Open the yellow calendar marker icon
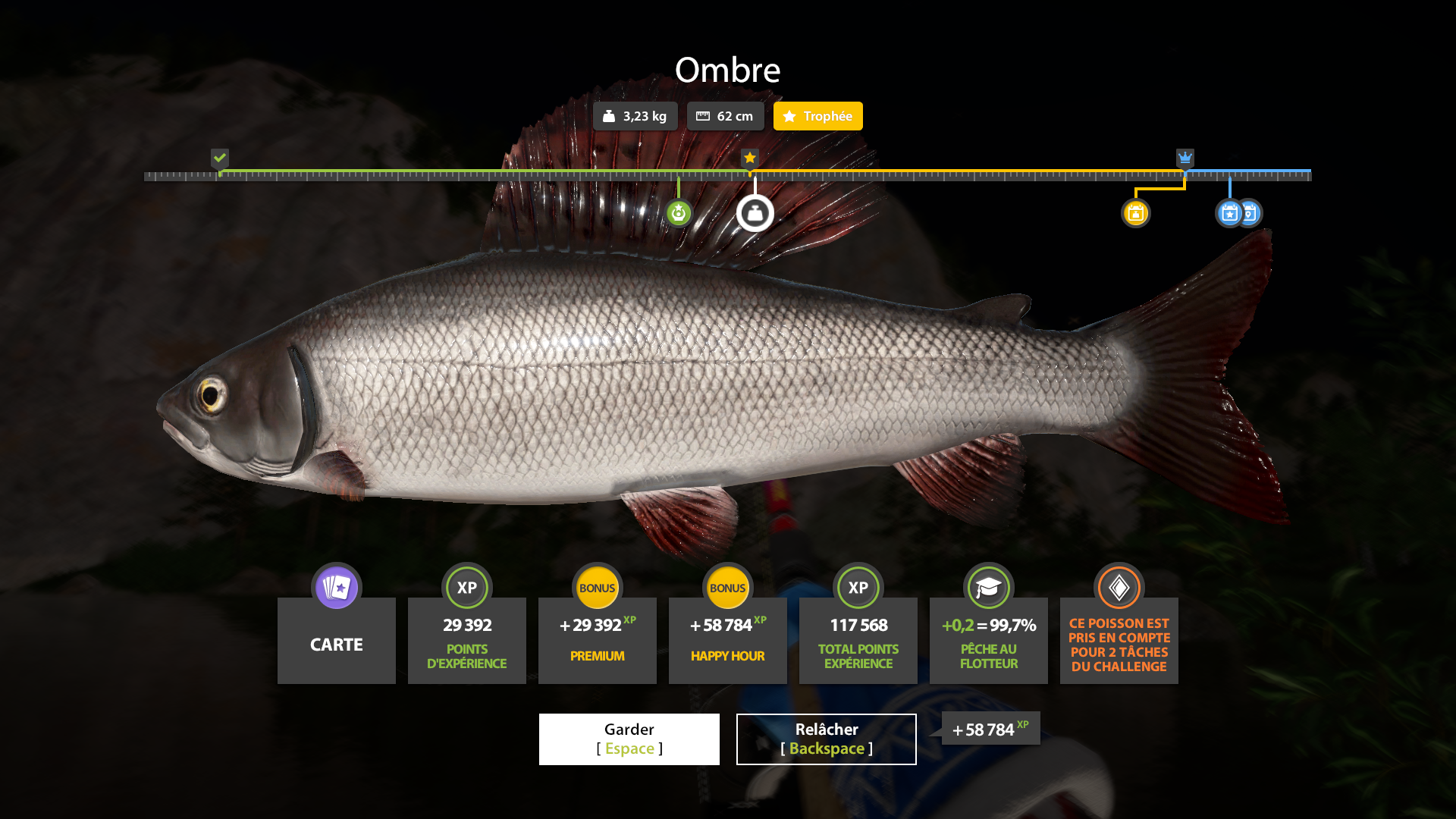The width and height of the screenshot is (1456, 819). click(x=1135, y=213)
